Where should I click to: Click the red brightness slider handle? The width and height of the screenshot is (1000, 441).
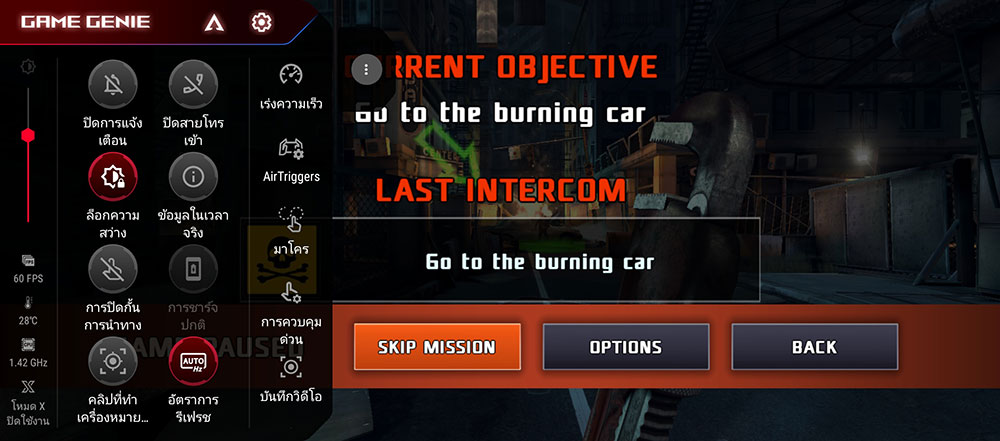point(28,135)
